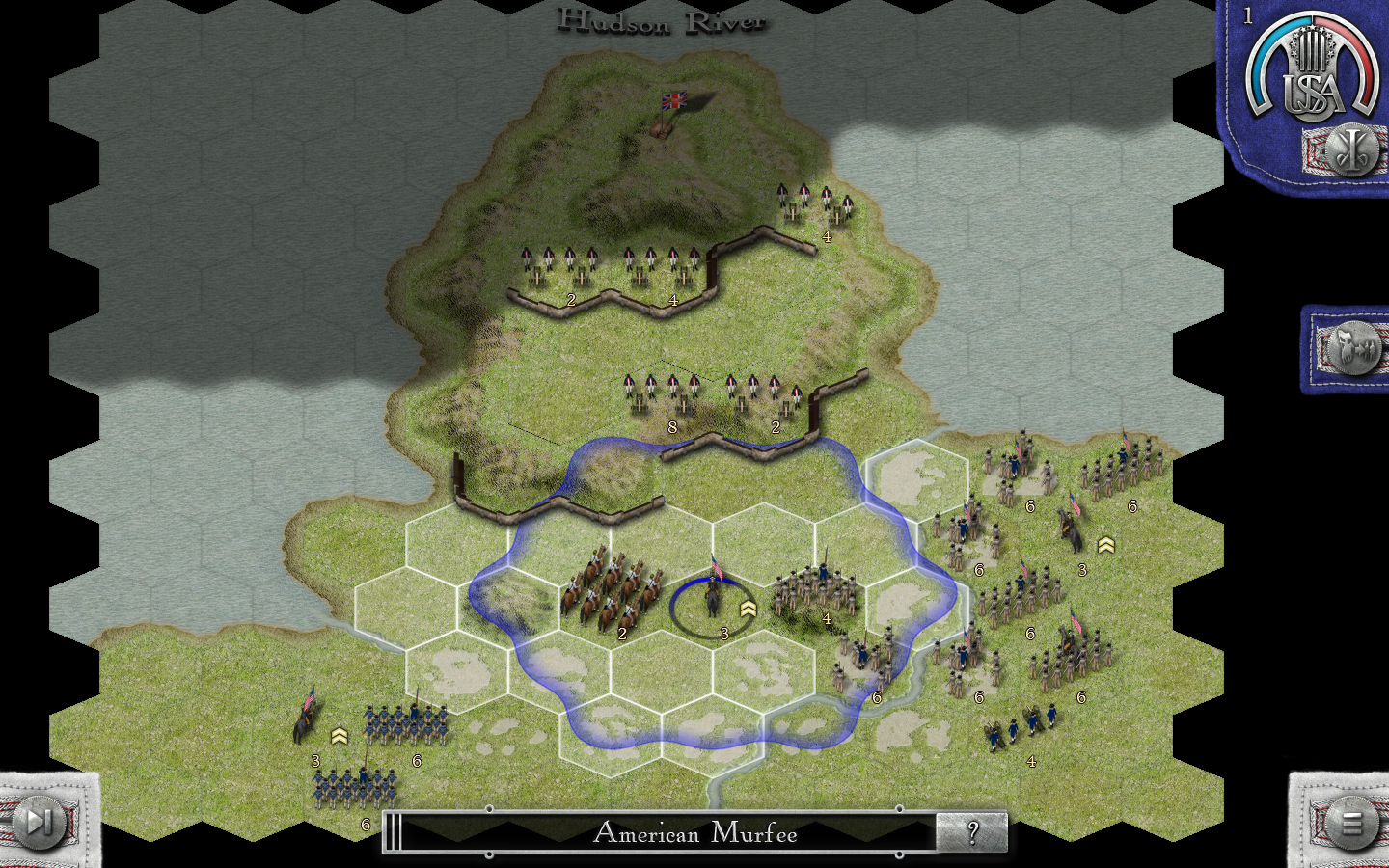End the turn with the skip-forward button
This screenshot has height=868, width=1389.
pyautogui.click(x=37, y=823)
